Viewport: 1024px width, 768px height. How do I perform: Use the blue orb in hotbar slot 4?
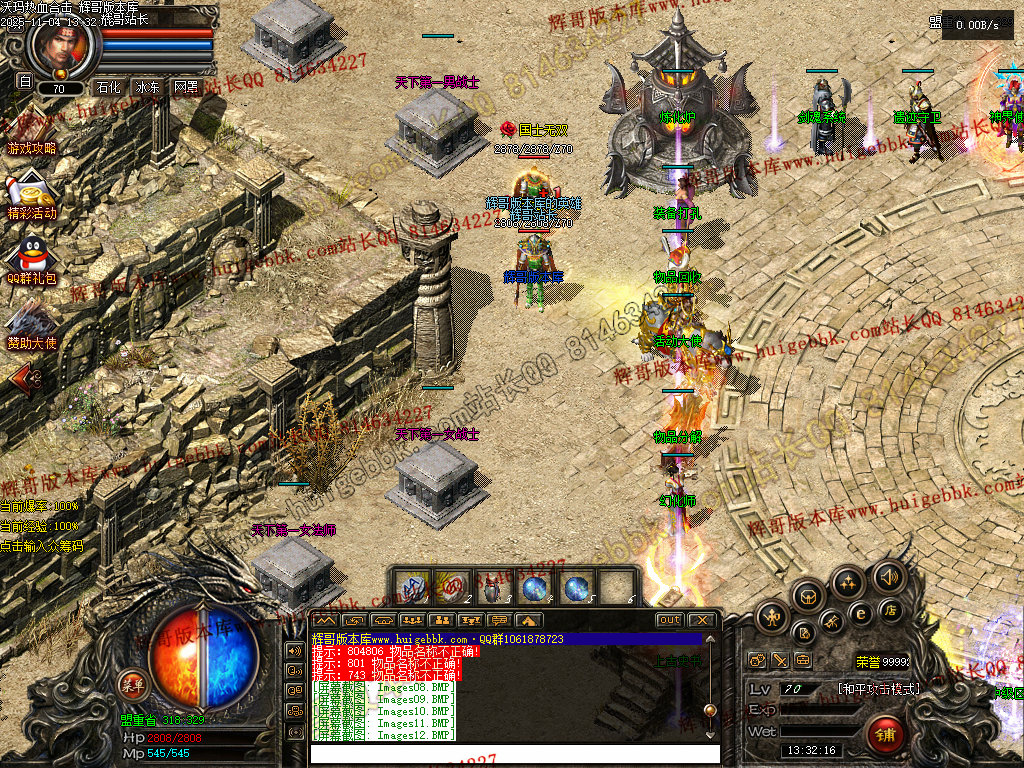(534, 587)
